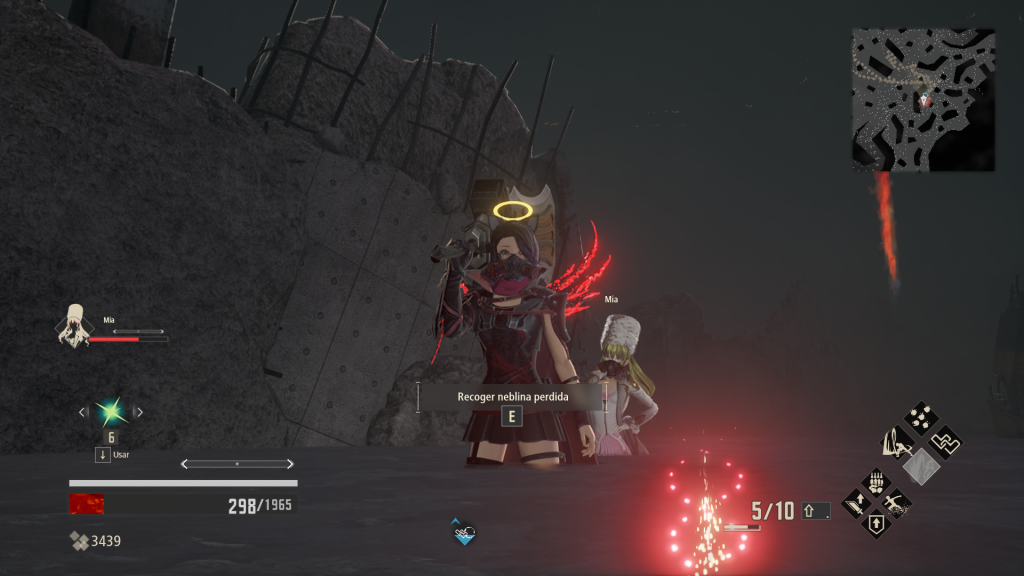Use the green star item
The height and width of the screenshot is (576, 1024).
pyautogui.click(x=110, y=411)
